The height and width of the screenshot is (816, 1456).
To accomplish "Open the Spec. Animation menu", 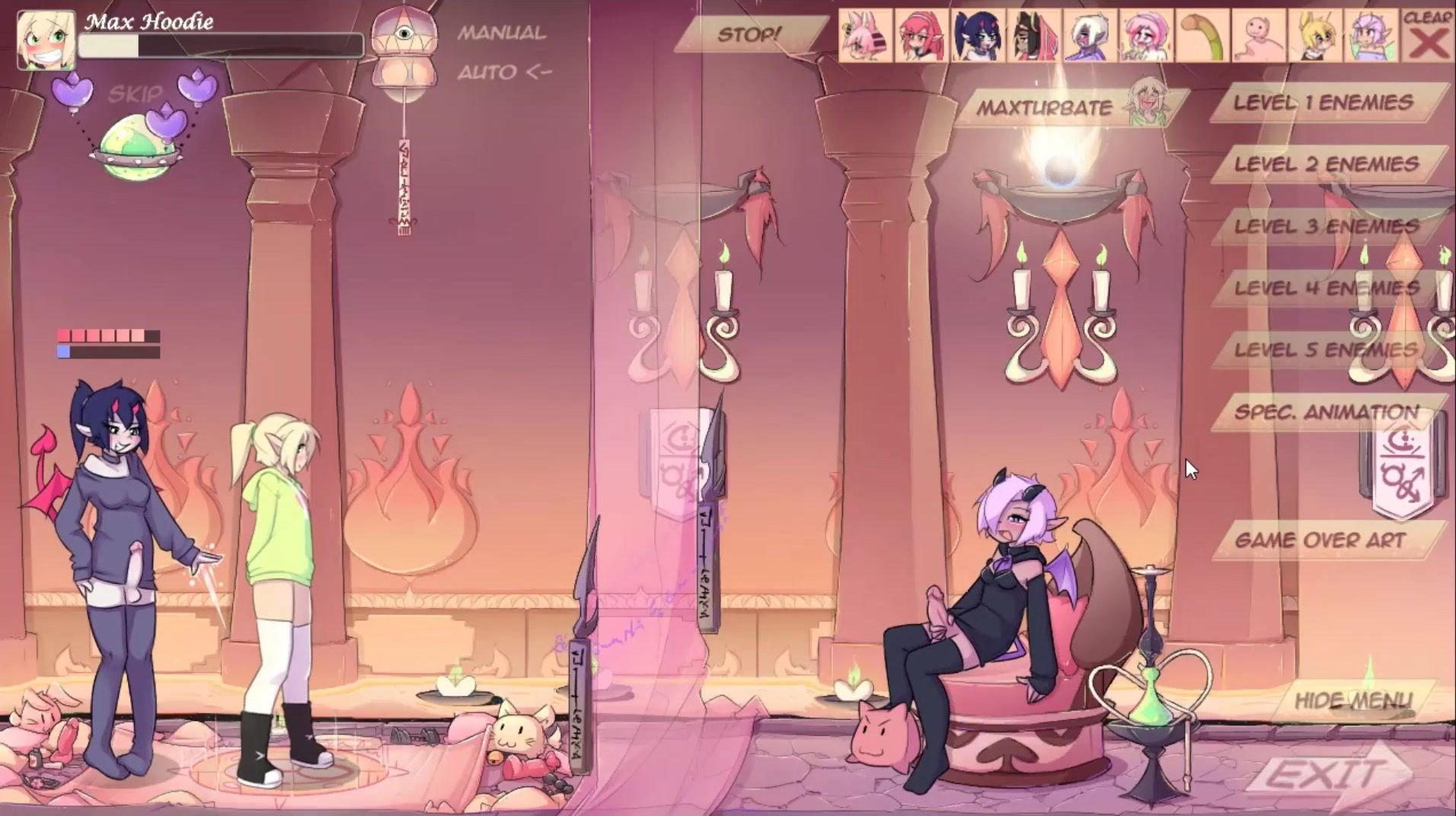I will 1327,413.
